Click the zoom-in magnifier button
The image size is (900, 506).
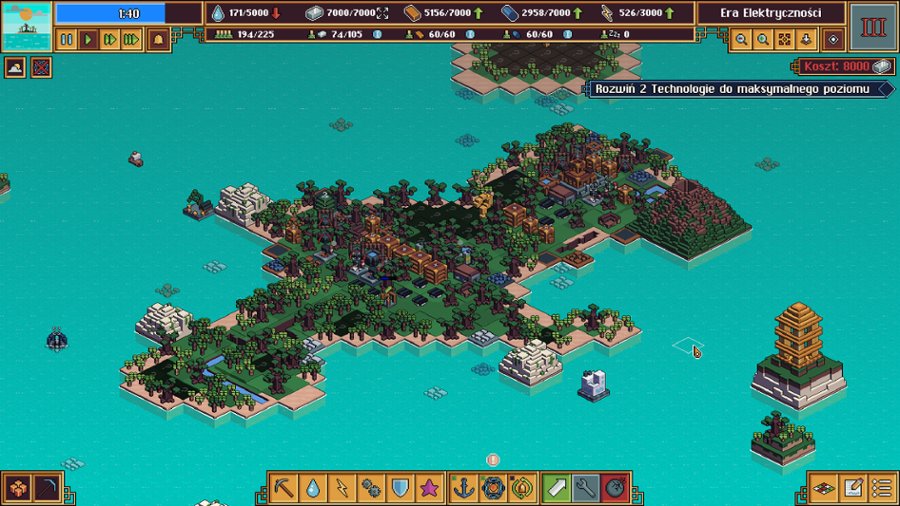tap(763, 40)
